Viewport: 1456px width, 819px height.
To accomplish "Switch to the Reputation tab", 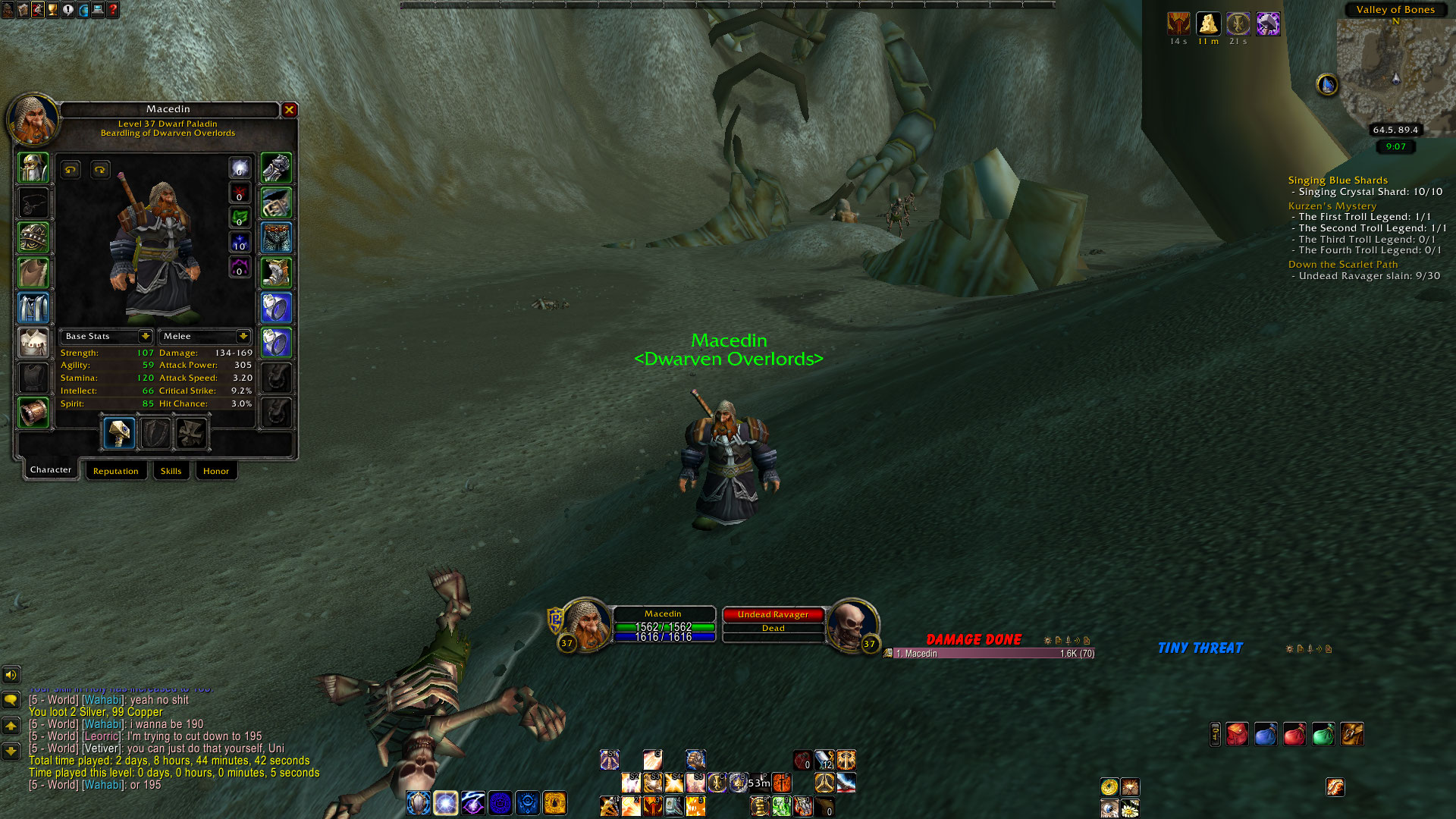I will pos(115,471).
